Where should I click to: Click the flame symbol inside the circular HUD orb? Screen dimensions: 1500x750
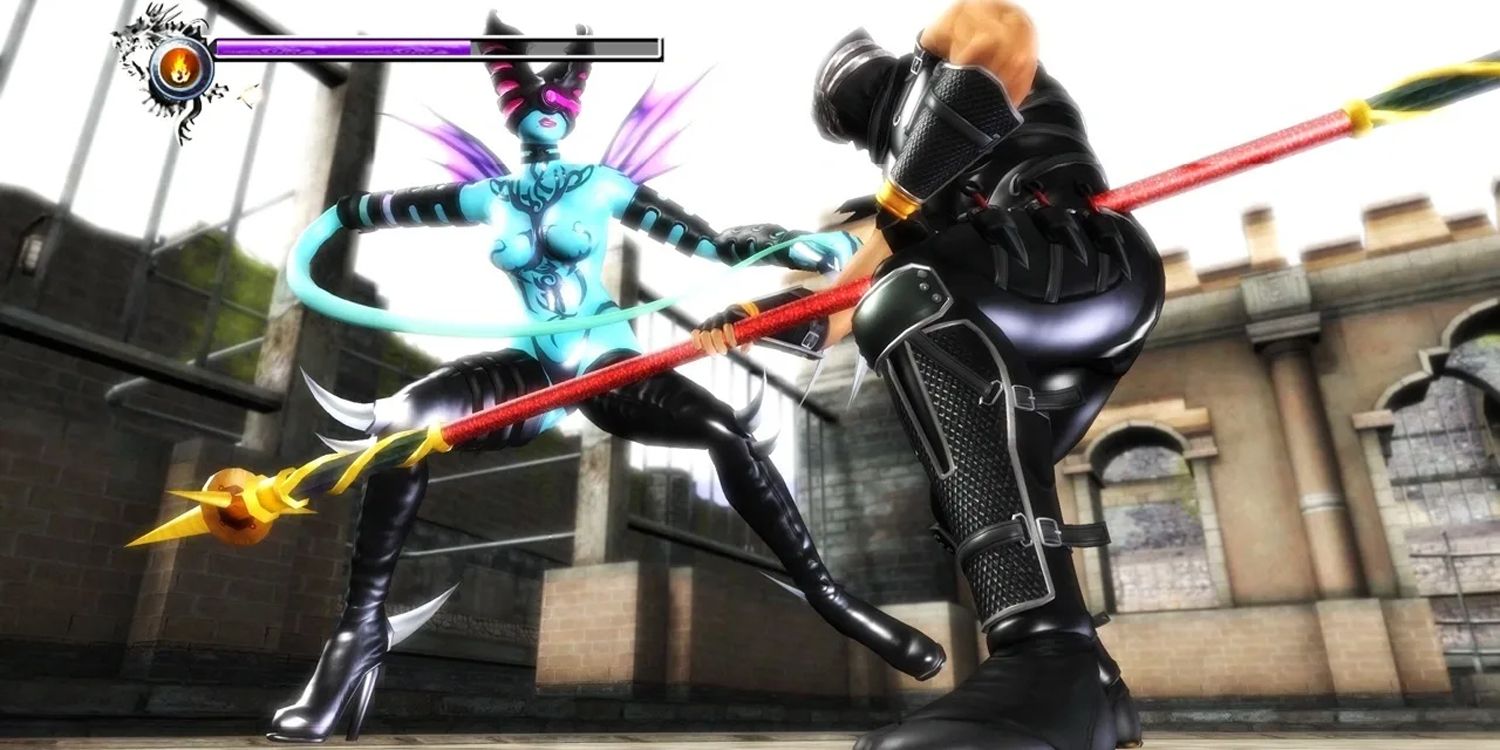tap(180, 66)
